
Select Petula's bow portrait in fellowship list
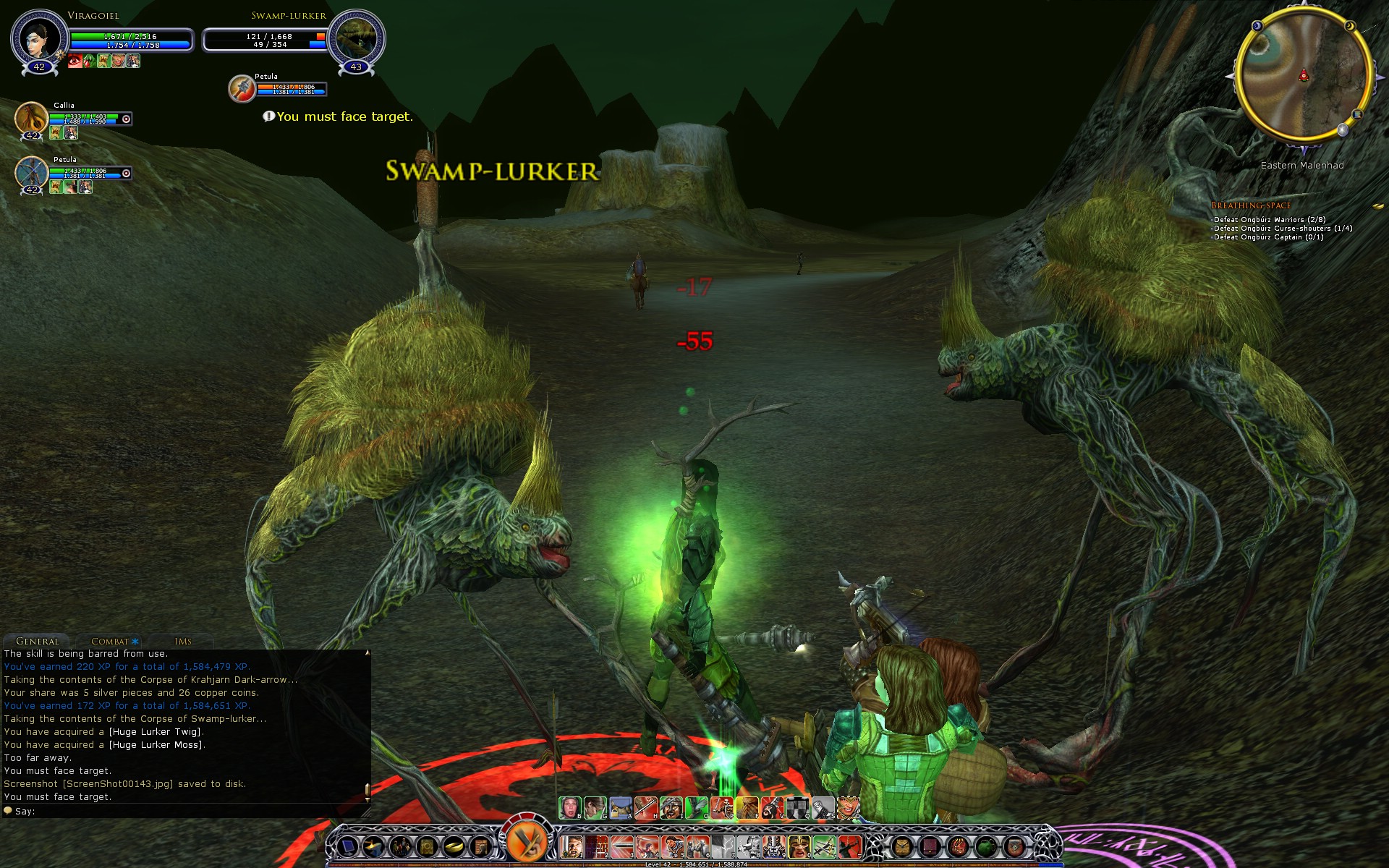point(31,174)
